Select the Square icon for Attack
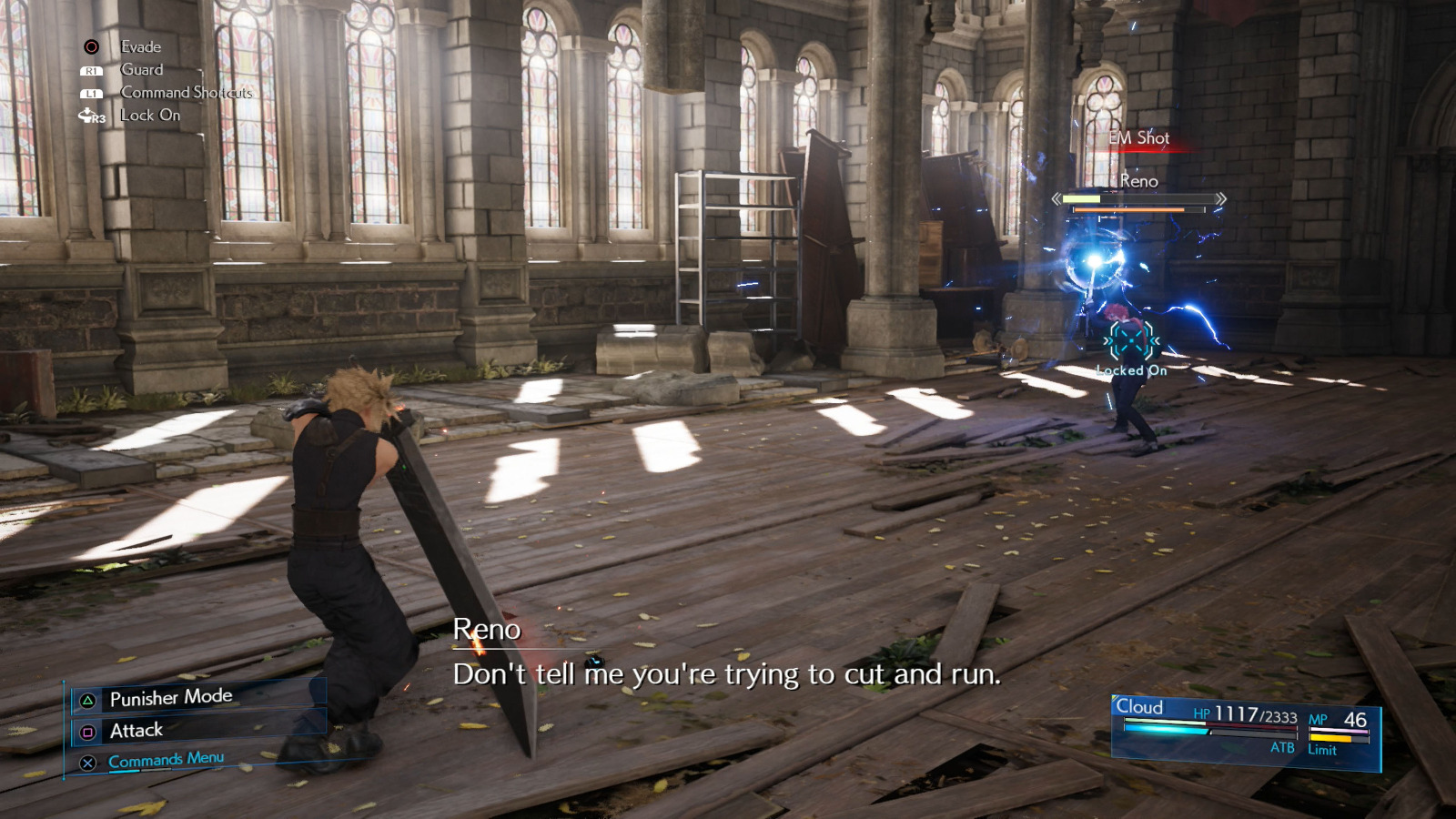 point(86,730)
